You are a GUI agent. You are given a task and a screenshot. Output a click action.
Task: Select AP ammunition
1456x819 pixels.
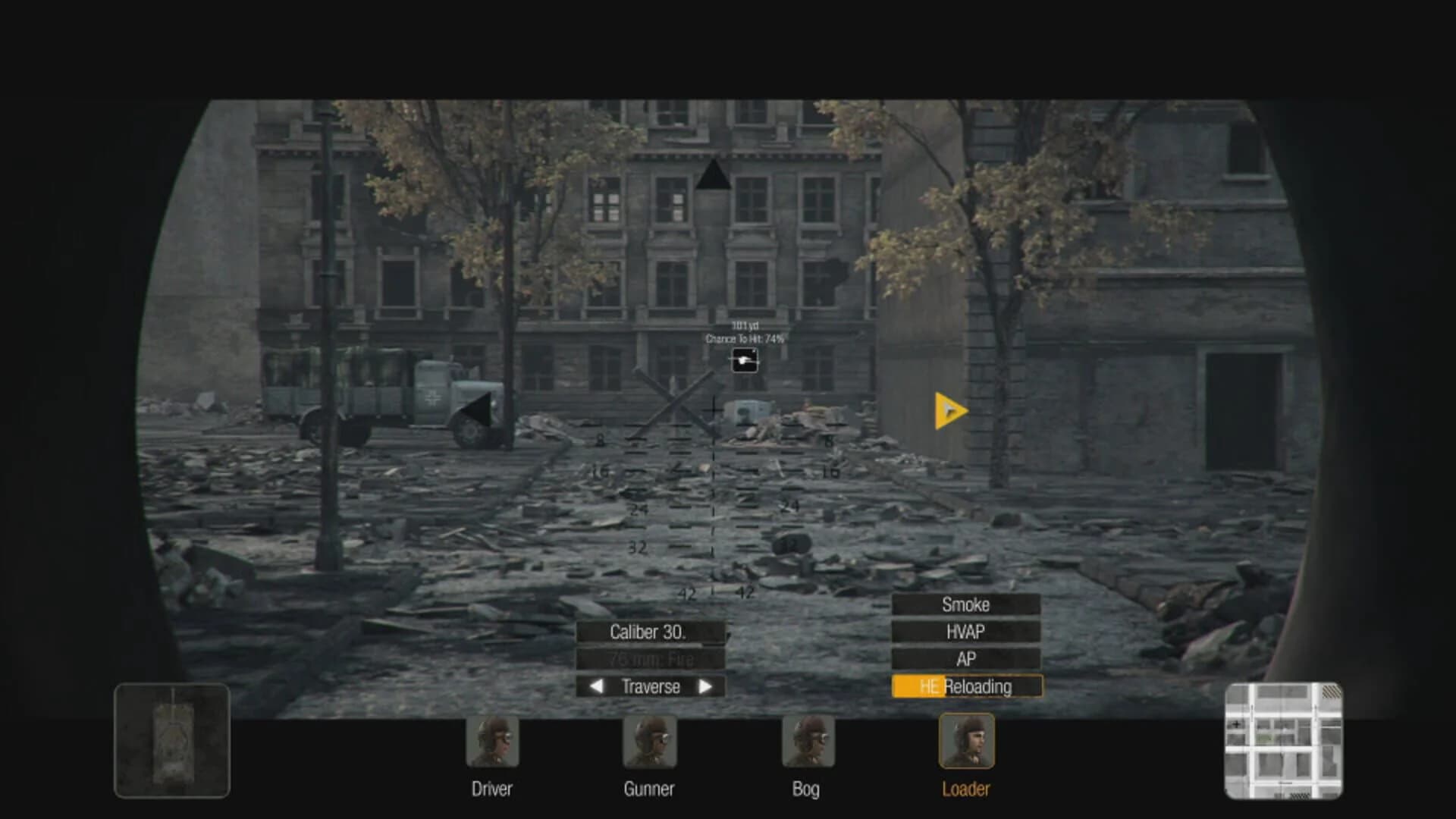point(966,658)
